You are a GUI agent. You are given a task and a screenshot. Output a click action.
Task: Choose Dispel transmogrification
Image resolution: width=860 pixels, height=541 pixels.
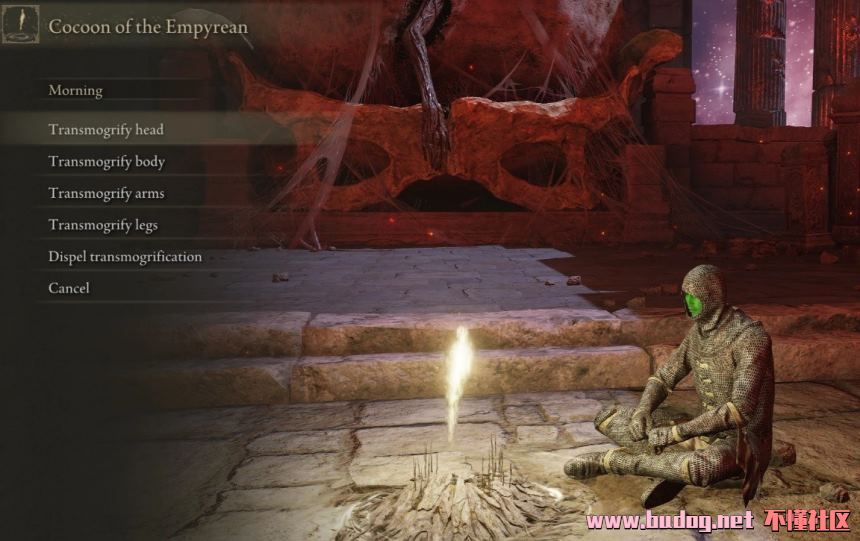pyautogui.click(x=125, y=257)
